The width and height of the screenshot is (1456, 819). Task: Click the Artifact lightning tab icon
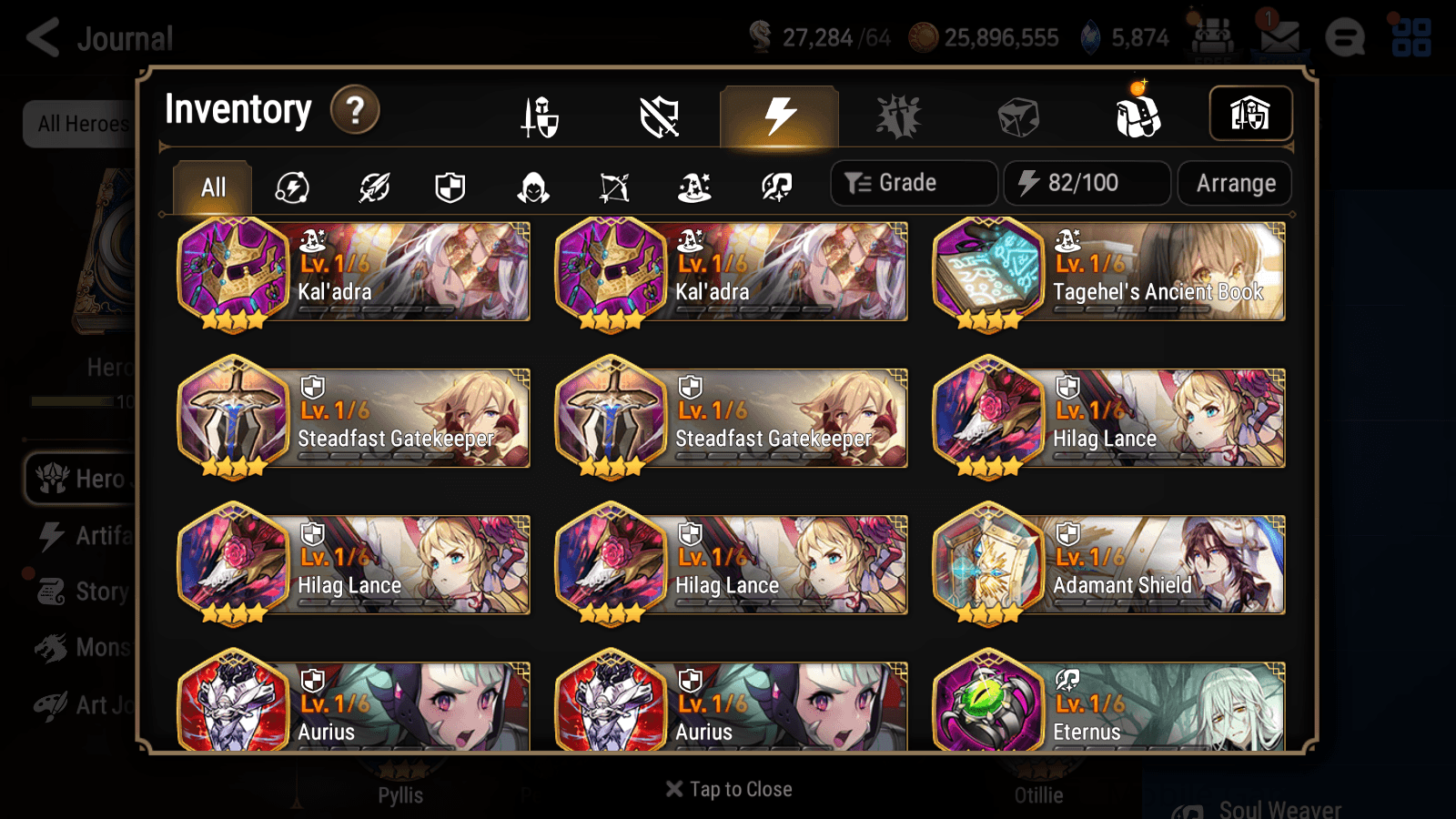click(778, 114)
